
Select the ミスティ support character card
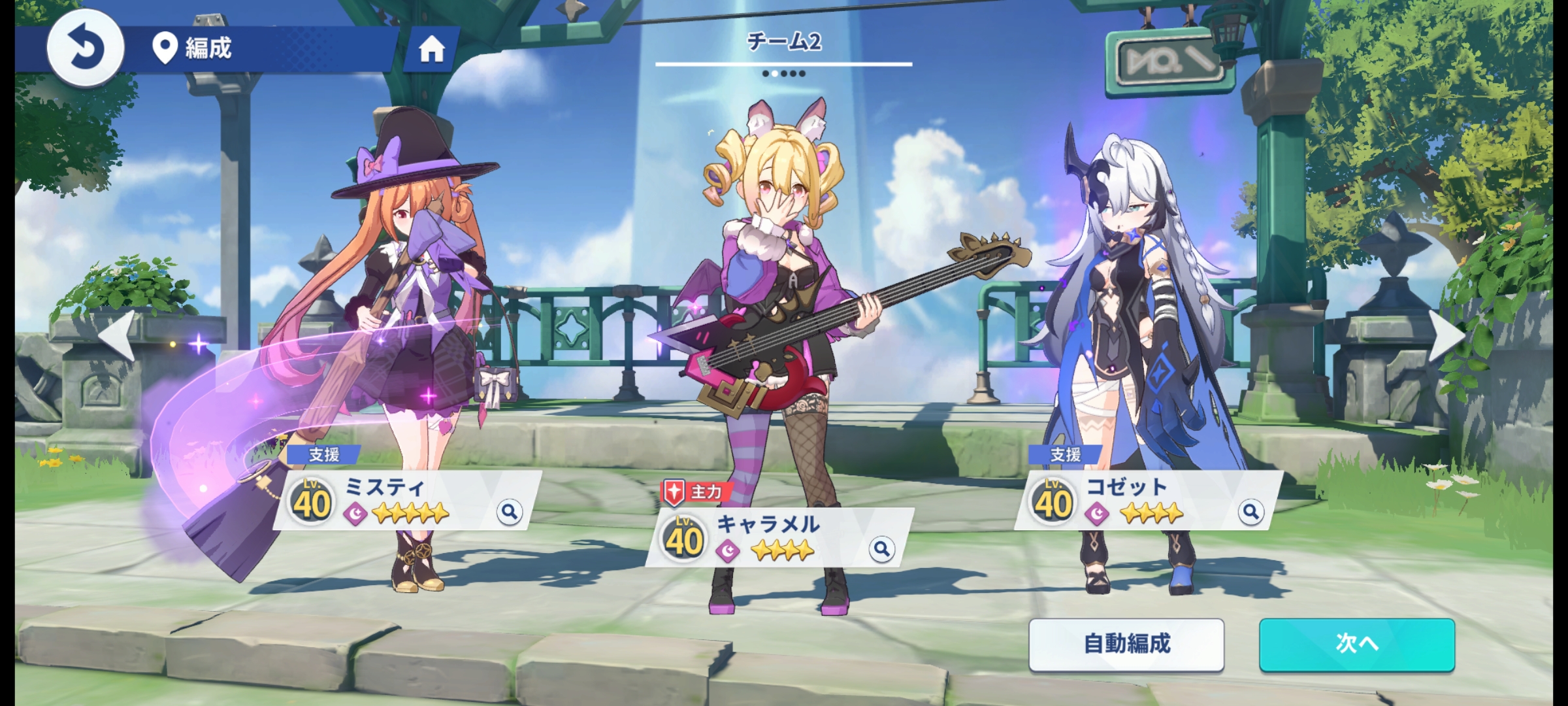[405, 500]
